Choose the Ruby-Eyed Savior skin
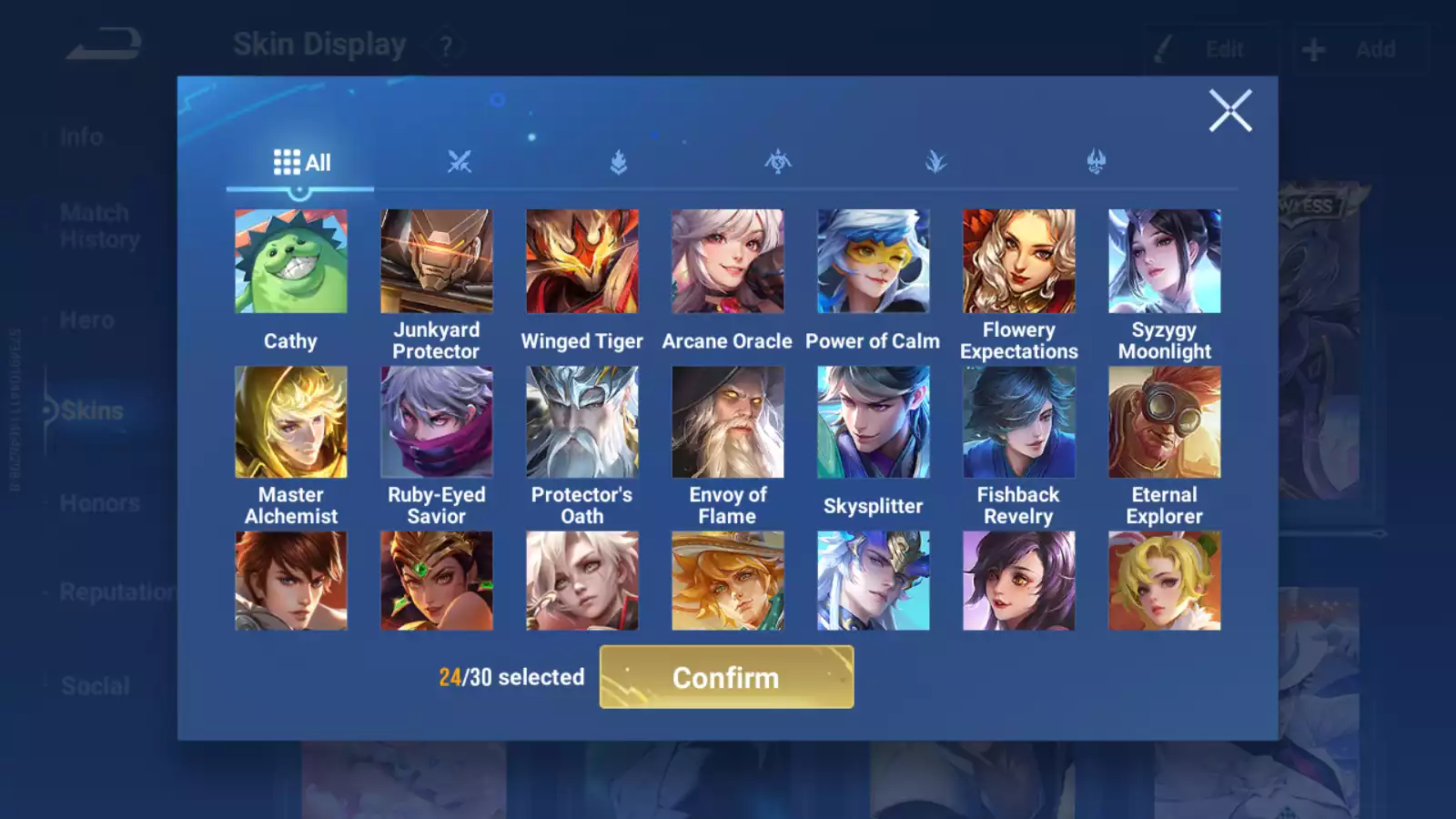The image size is (1456, 819). pos(437,422)
